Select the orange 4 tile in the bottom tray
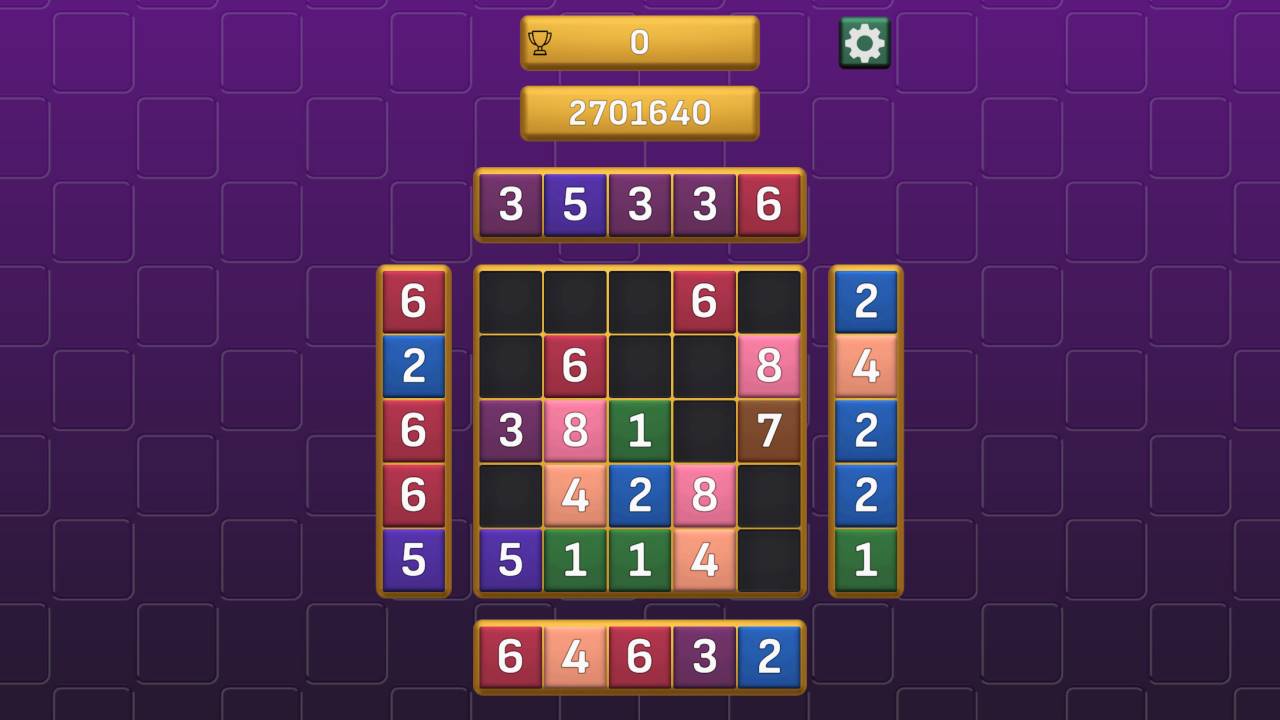The image size is (1280, 720). coord(575,657)
